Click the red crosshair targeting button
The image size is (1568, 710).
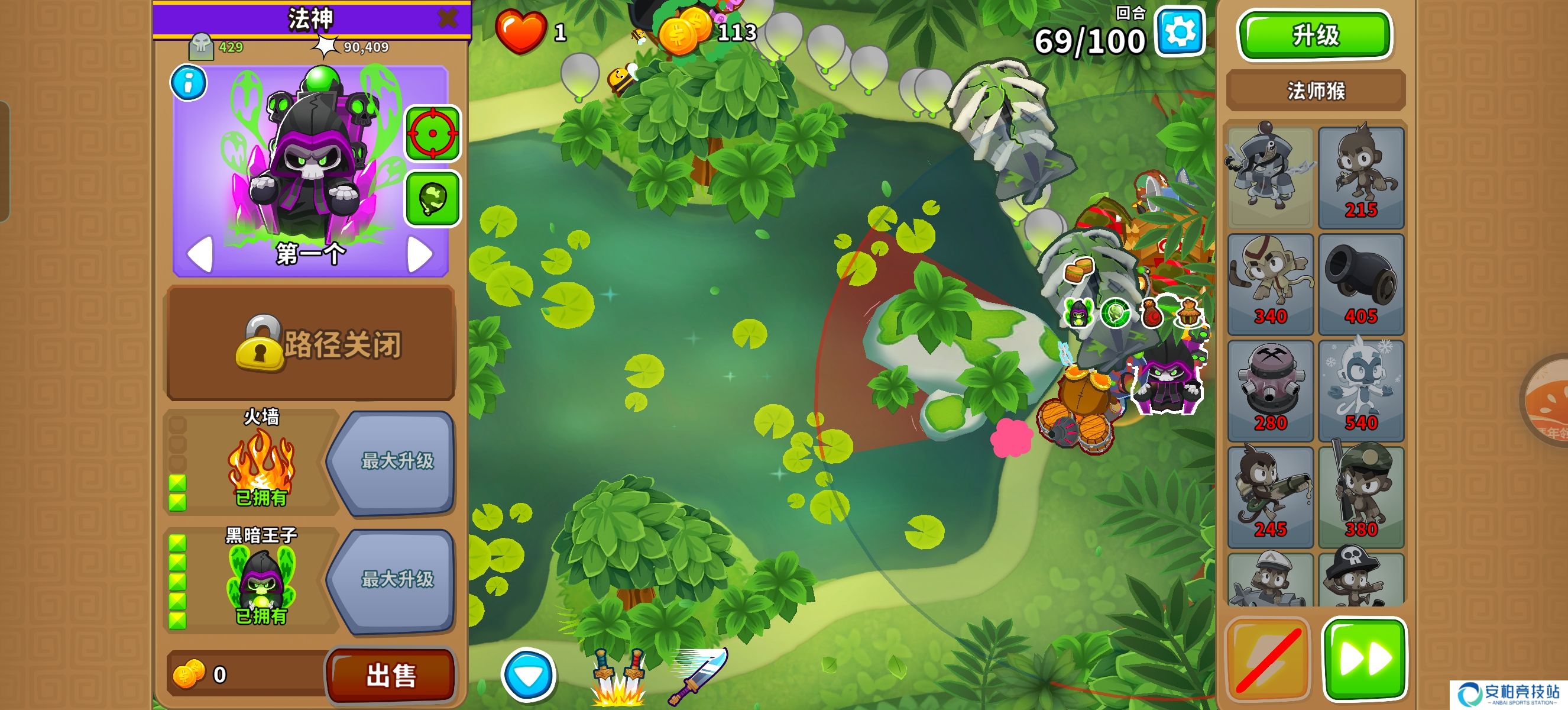coord(432,133)
